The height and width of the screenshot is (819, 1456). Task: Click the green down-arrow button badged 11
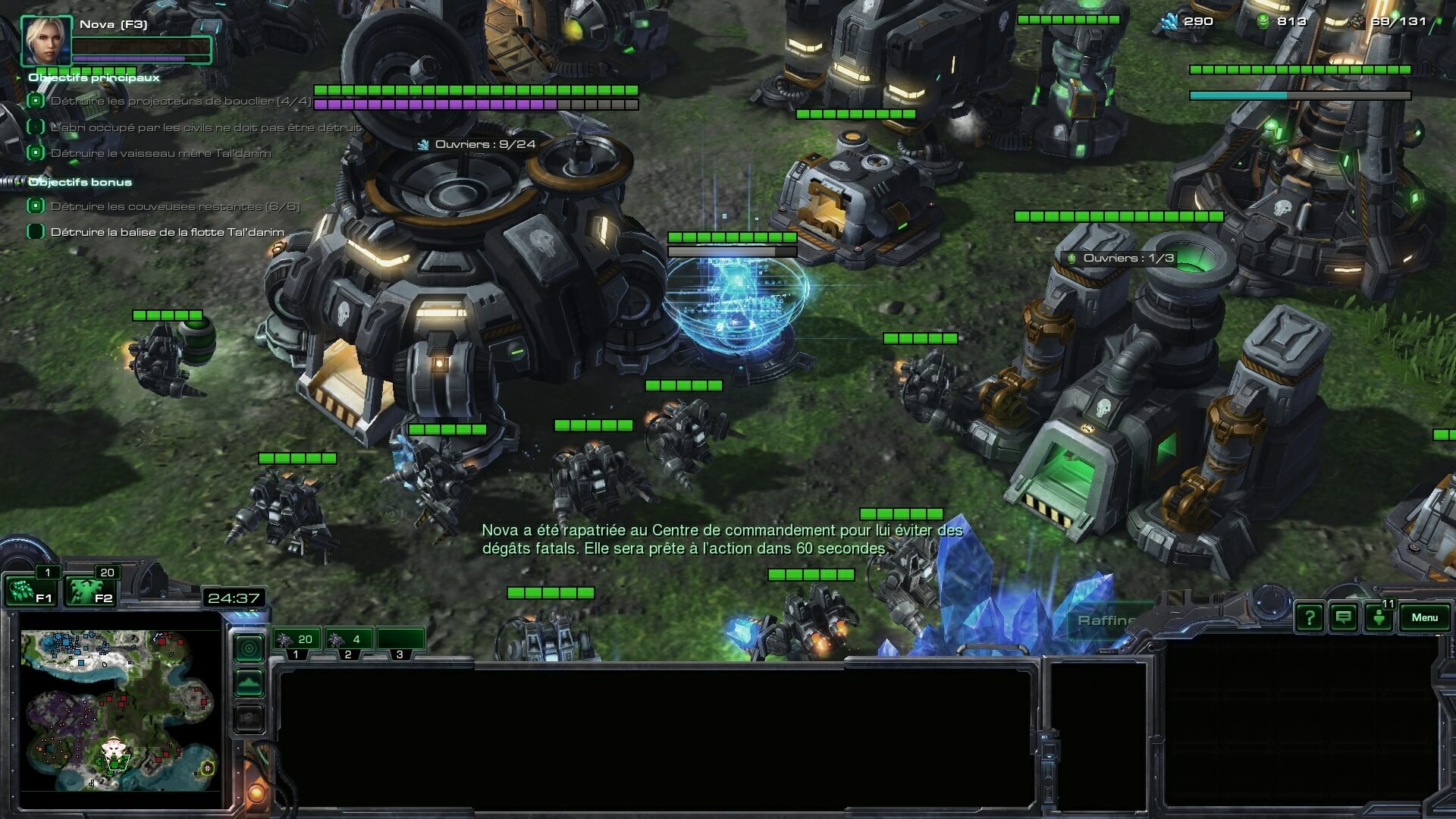1379,617
